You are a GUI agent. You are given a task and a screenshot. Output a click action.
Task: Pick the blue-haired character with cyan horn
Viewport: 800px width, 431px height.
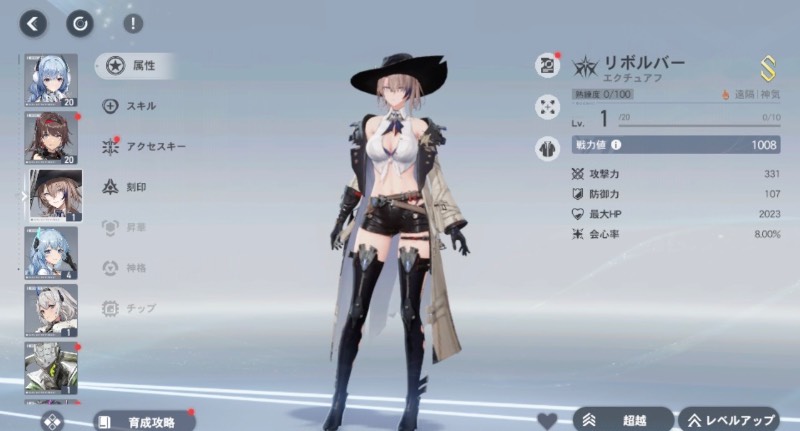click(50, 253)
